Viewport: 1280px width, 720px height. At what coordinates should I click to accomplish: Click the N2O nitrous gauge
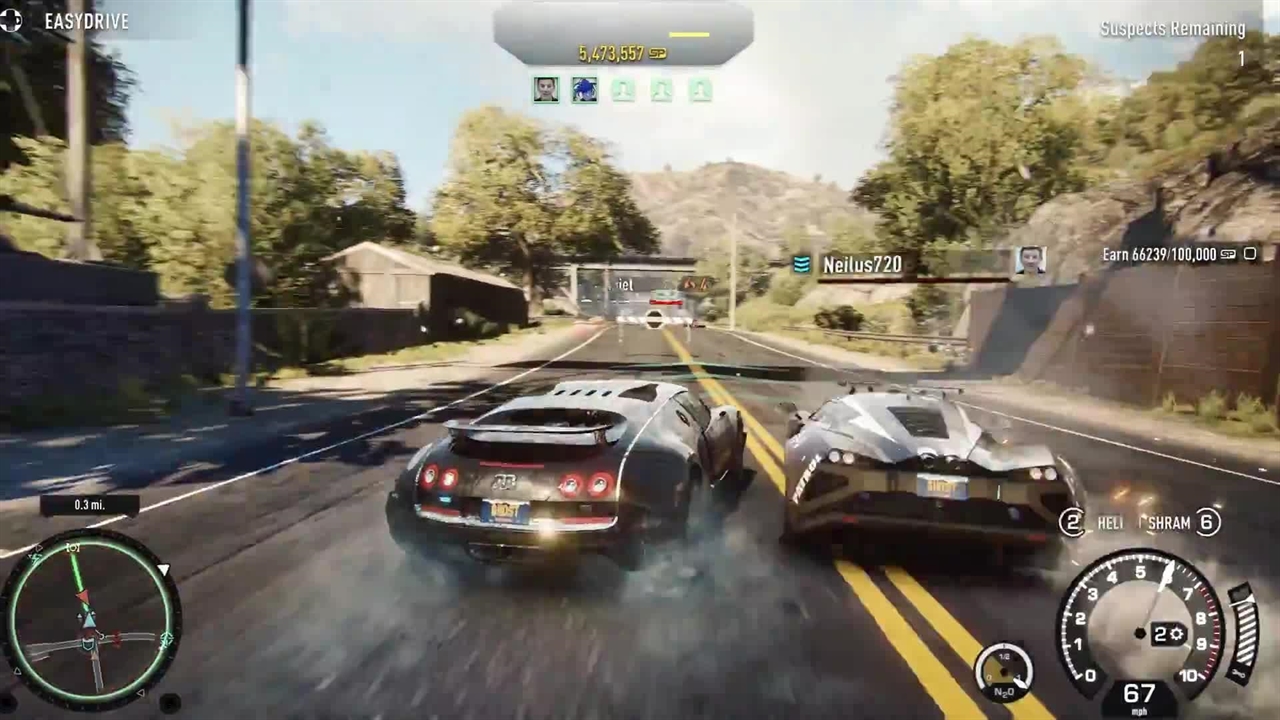pyautogui.click(x=1003, y=671)
